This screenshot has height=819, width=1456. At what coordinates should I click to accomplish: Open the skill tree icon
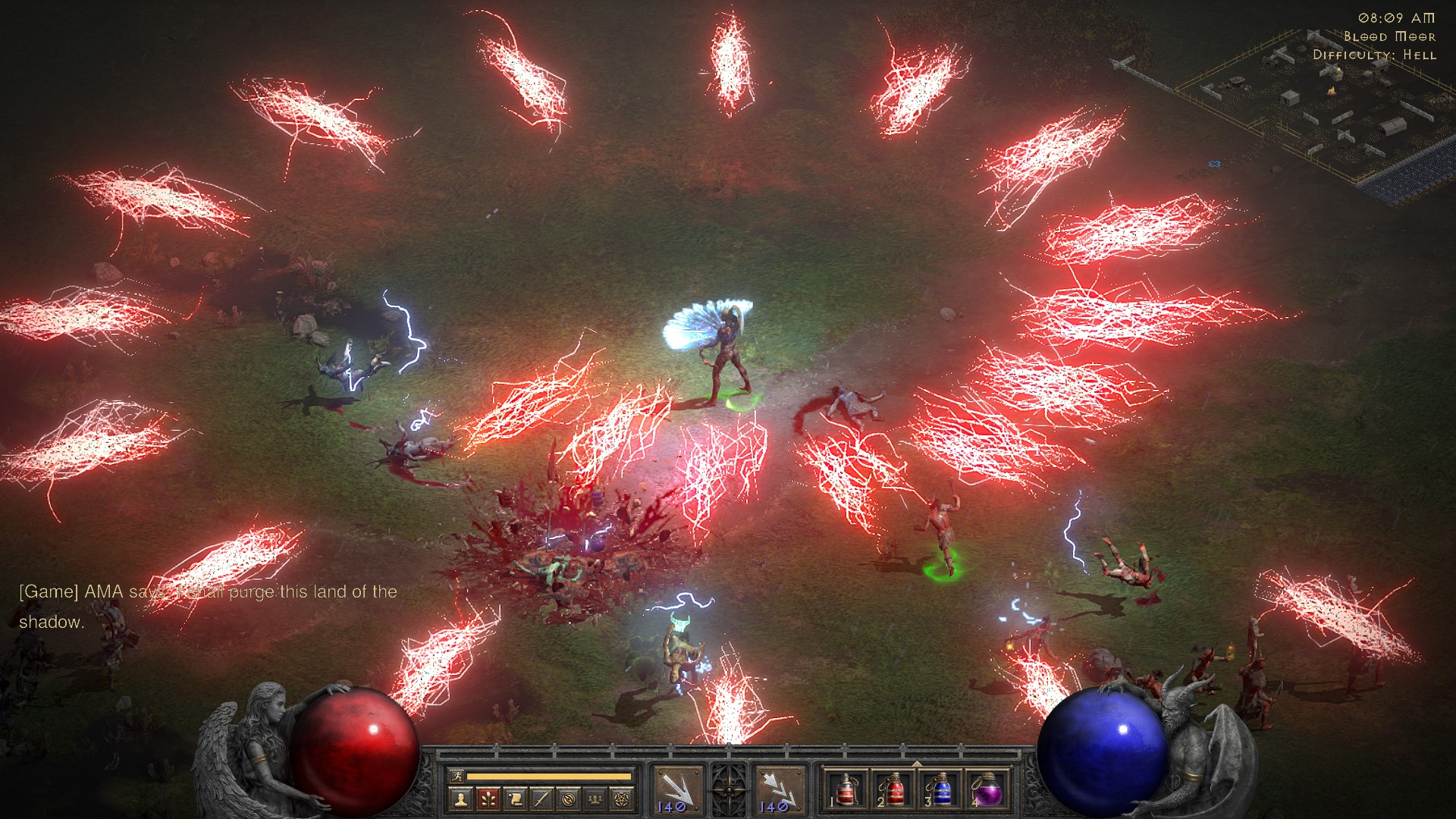(488, 799)
